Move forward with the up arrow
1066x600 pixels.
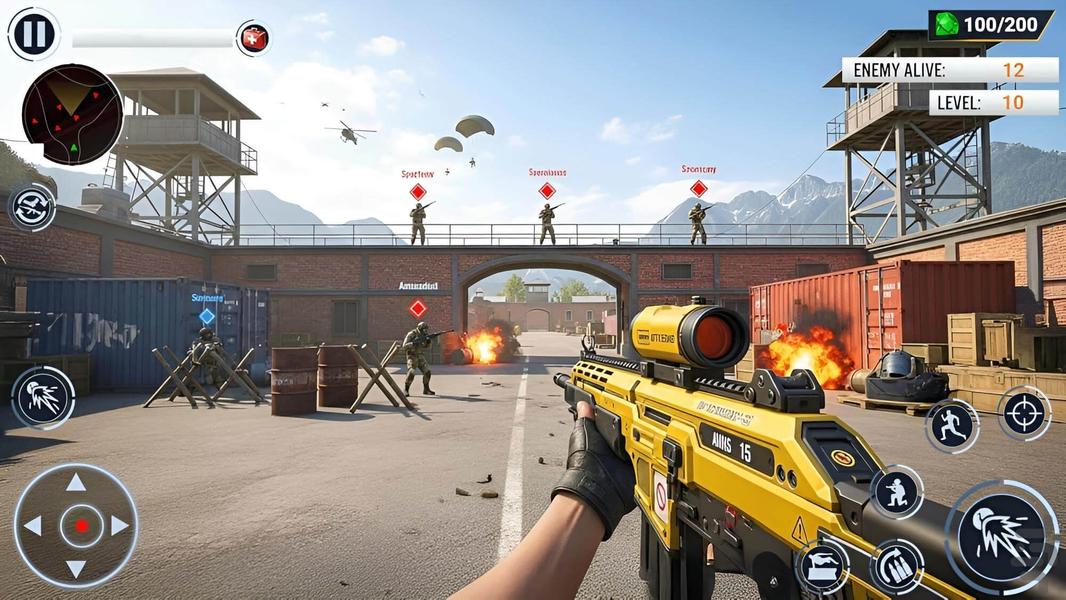coord(76,483)
